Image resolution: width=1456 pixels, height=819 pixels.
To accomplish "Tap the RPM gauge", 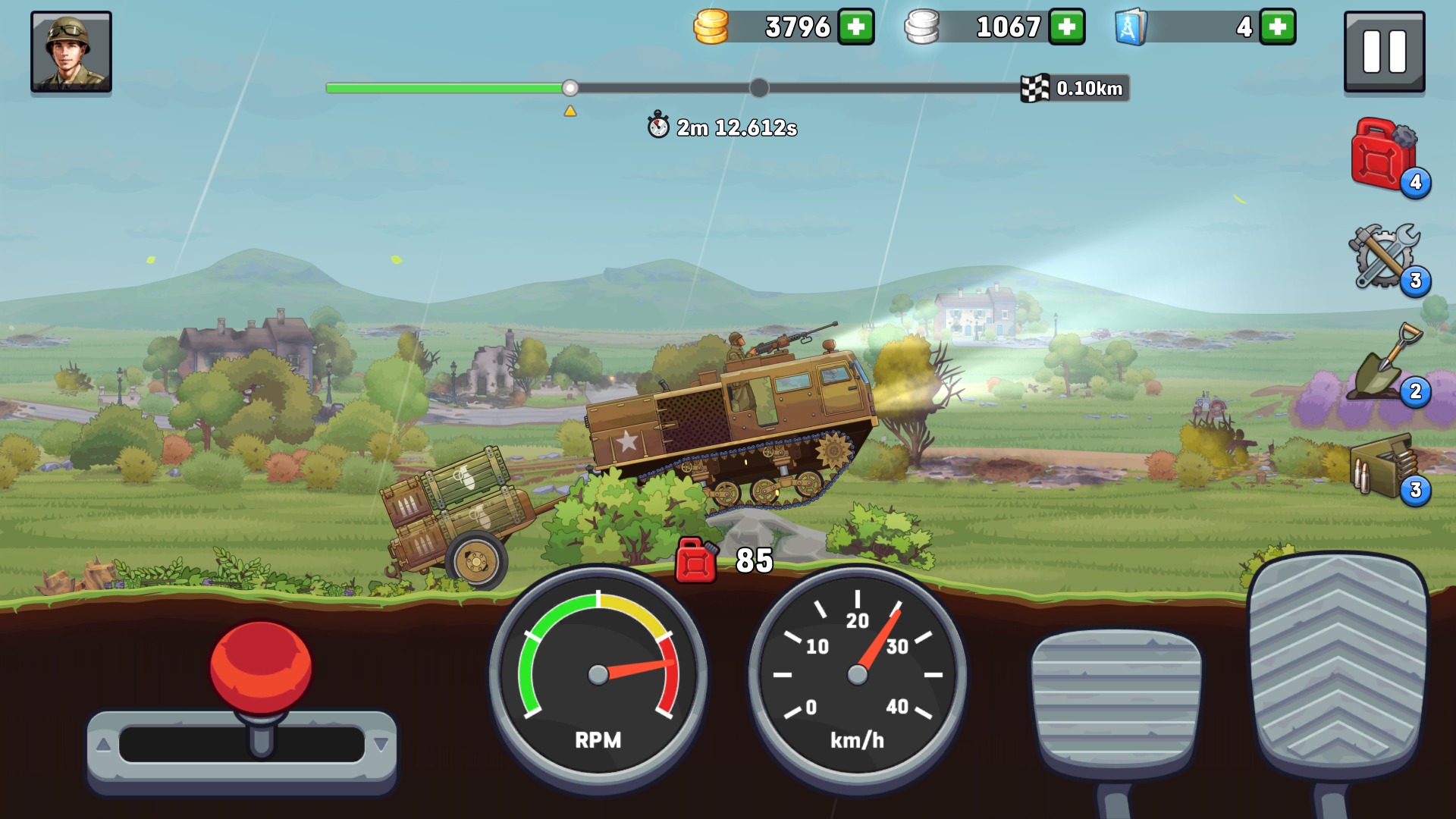I will coord(598,675).
